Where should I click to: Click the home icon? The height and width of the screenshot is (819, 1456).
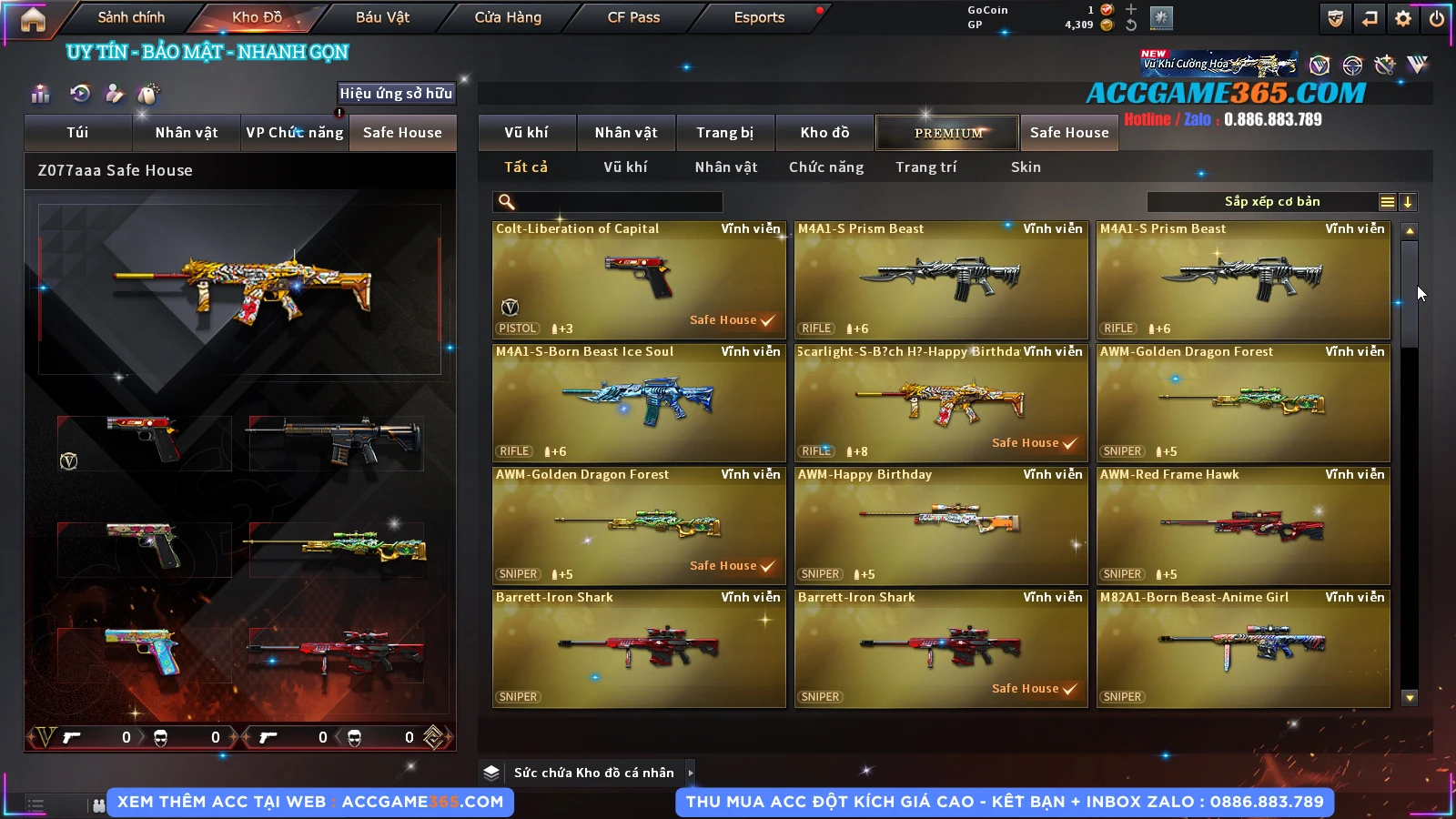33,19
